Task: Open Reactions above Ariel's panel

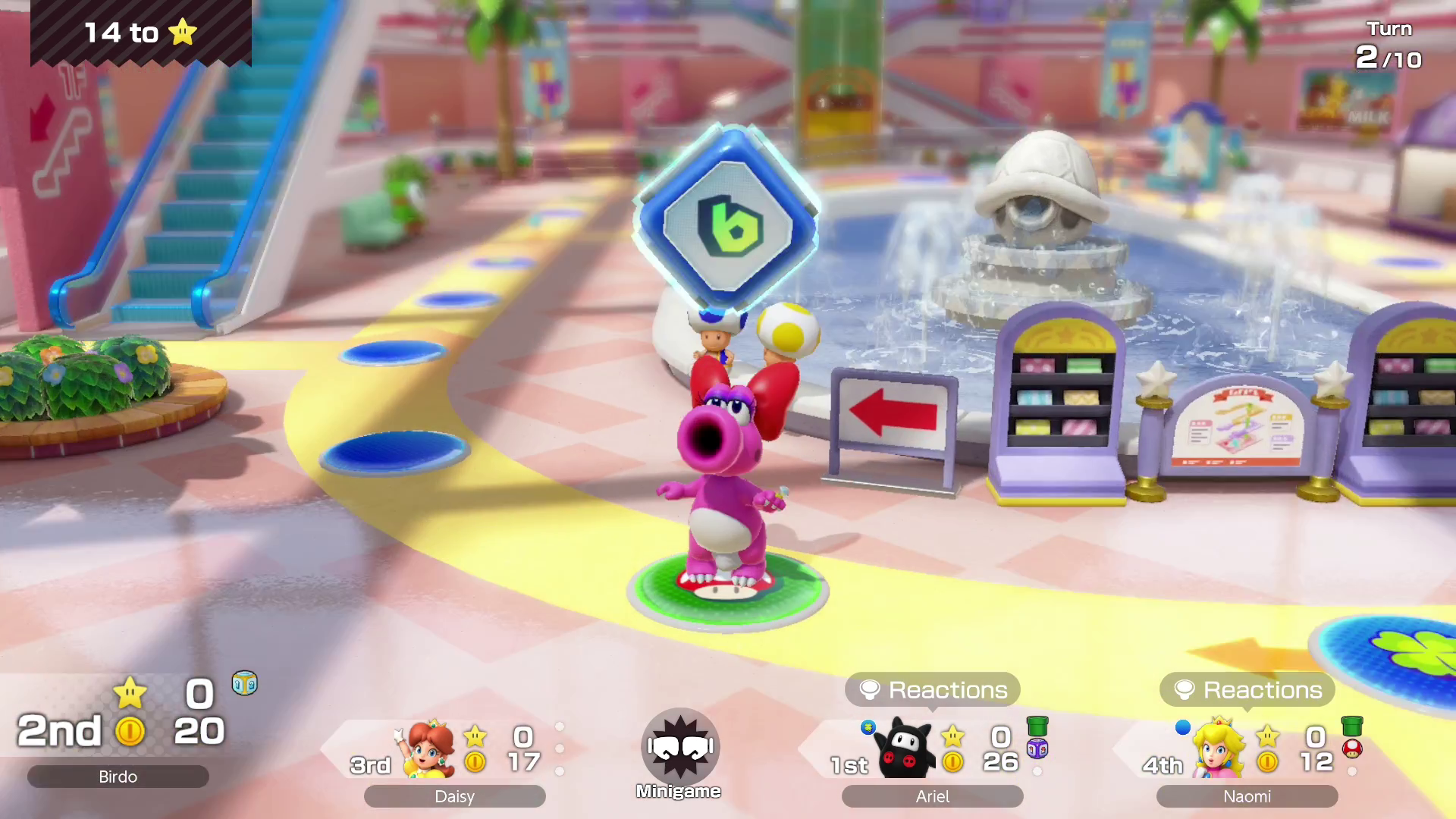Action: [932, 689]
